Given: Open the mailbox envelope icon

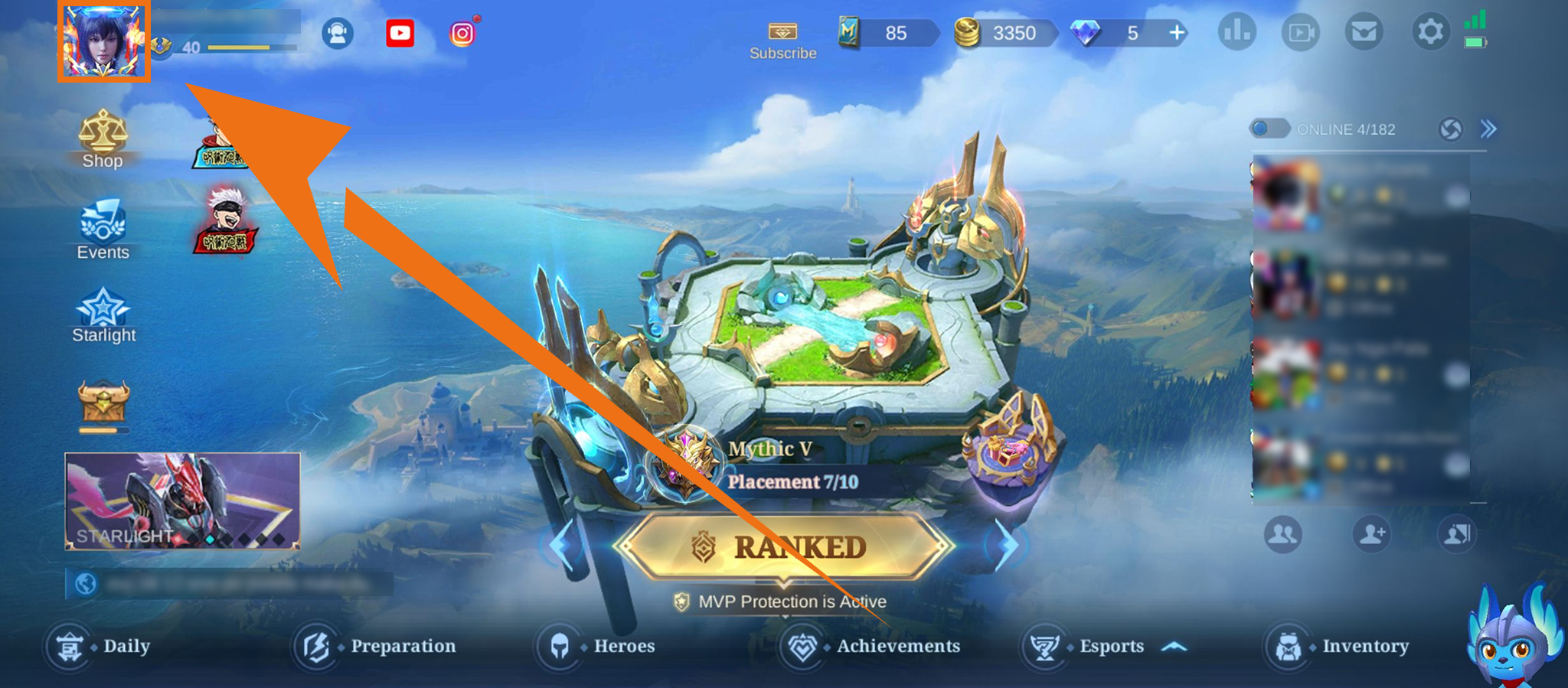Looking at the screenshot, I should coord(1364,32).
